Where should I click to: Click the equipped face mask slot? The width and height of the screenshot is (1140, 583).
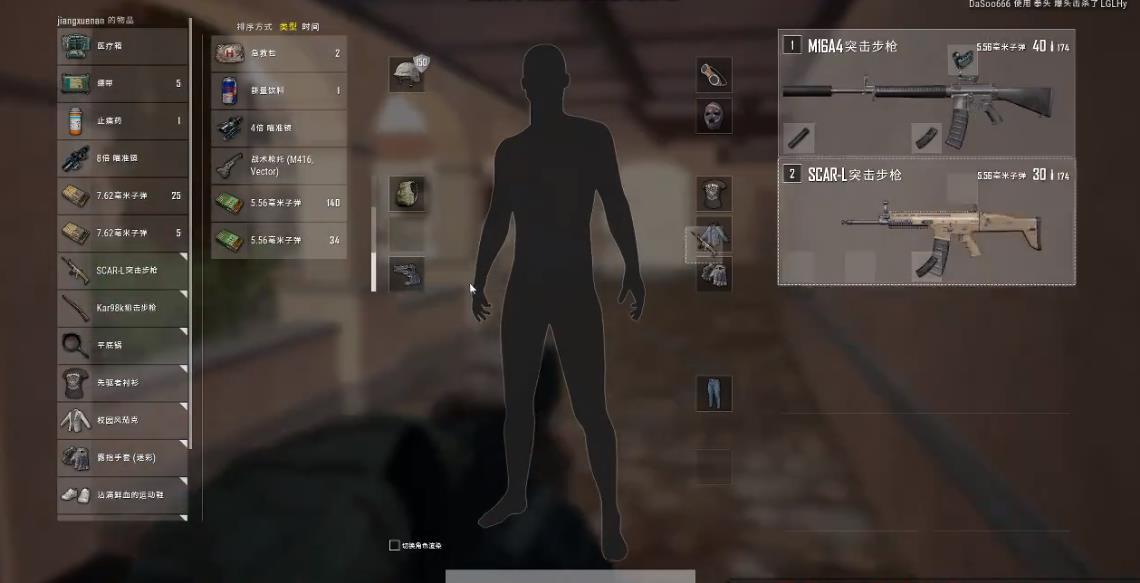pyautogui.click(x=713, y=115)
